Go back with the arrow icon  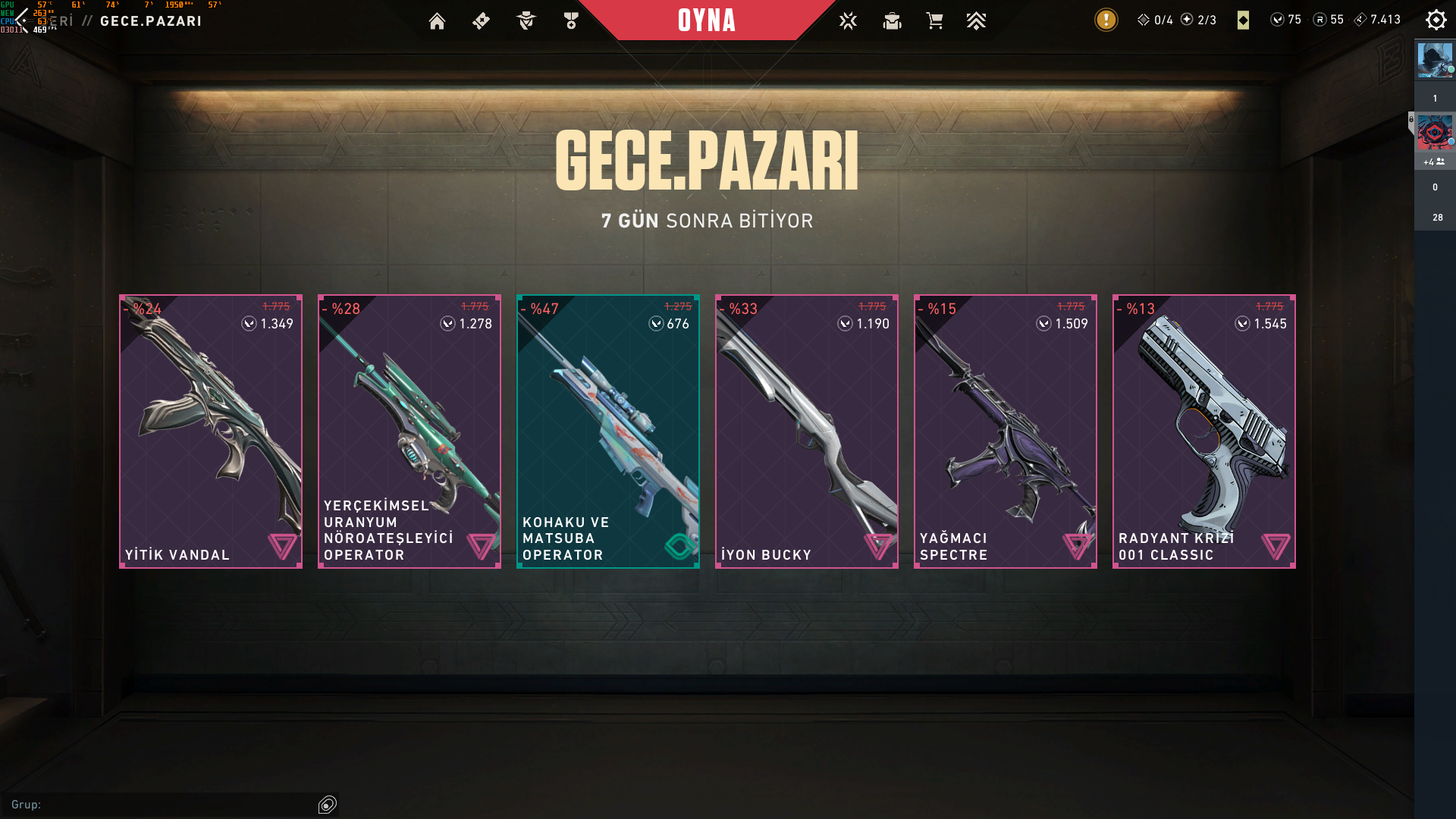(x=21, y=20)
